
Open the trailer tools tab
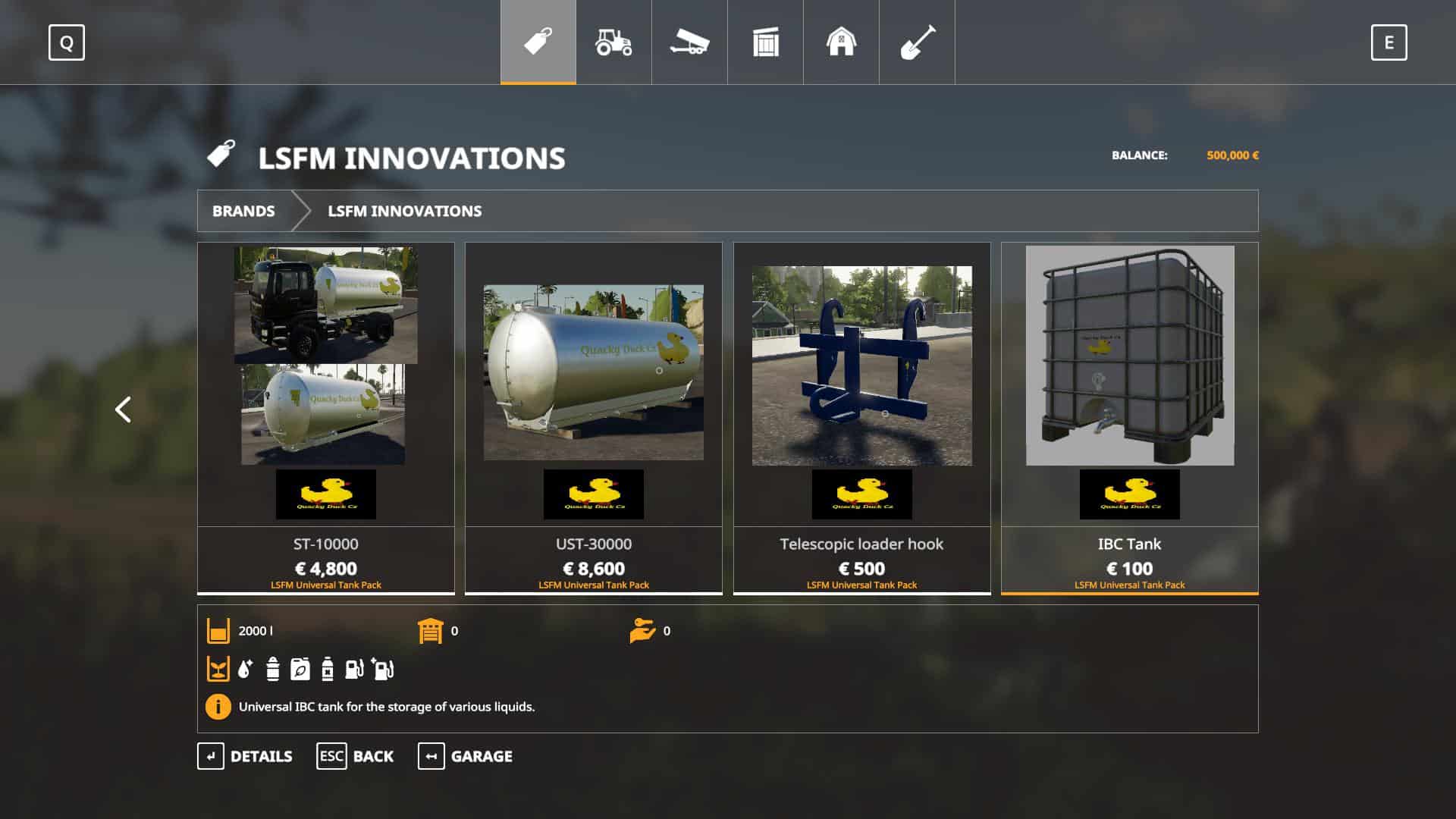tap(689, 42)
